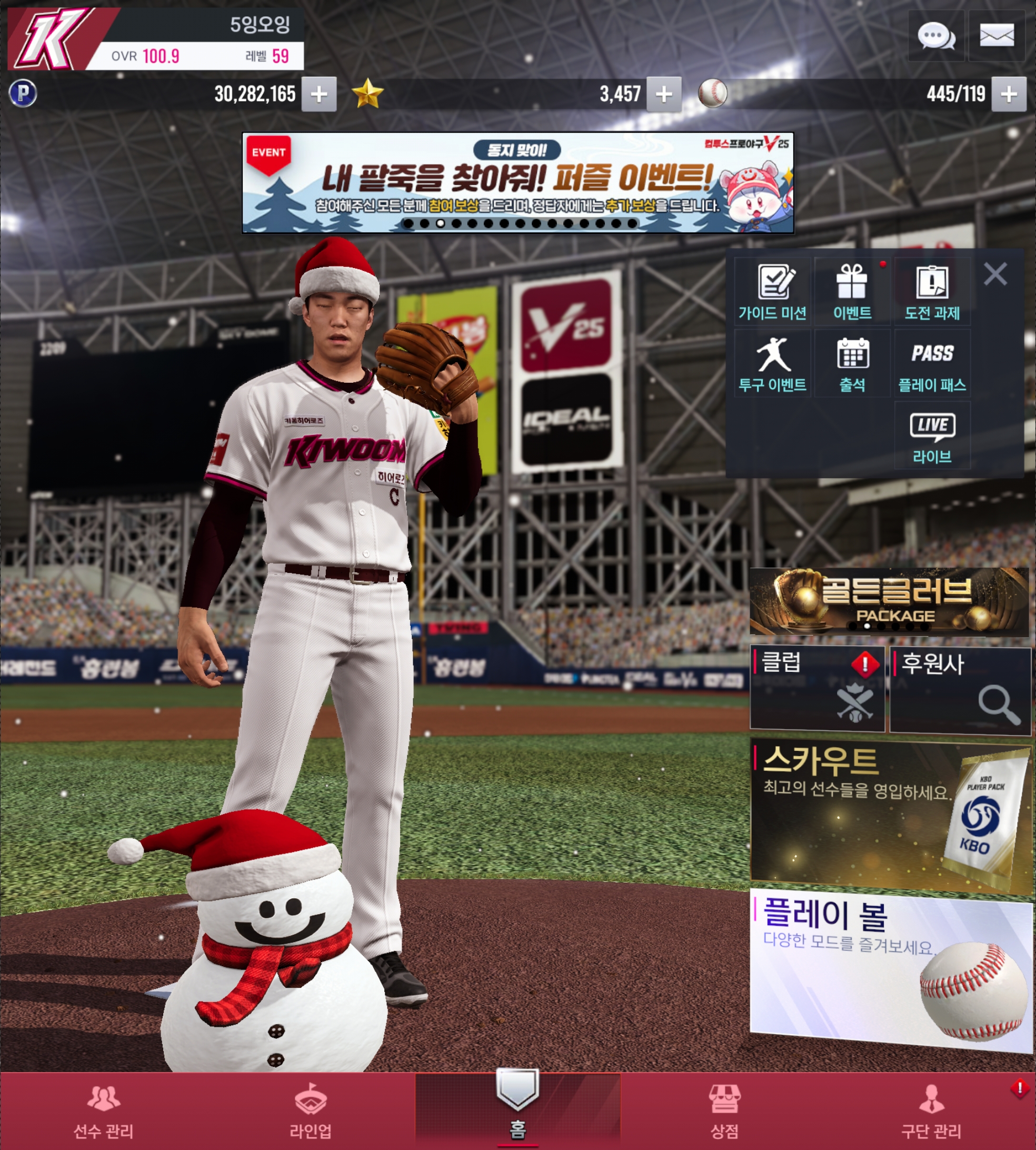1036x1150 pixels.
Task: Open the 클럽 club menu
Action: pyautogui.click(x=817, y=688)
